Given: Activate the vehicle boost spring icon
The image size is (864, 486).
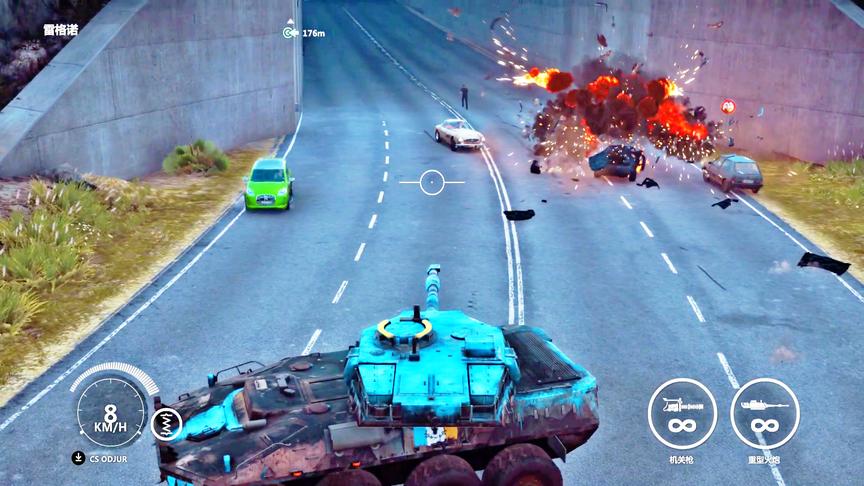Looking at the screenshot, I should point(166,424).
